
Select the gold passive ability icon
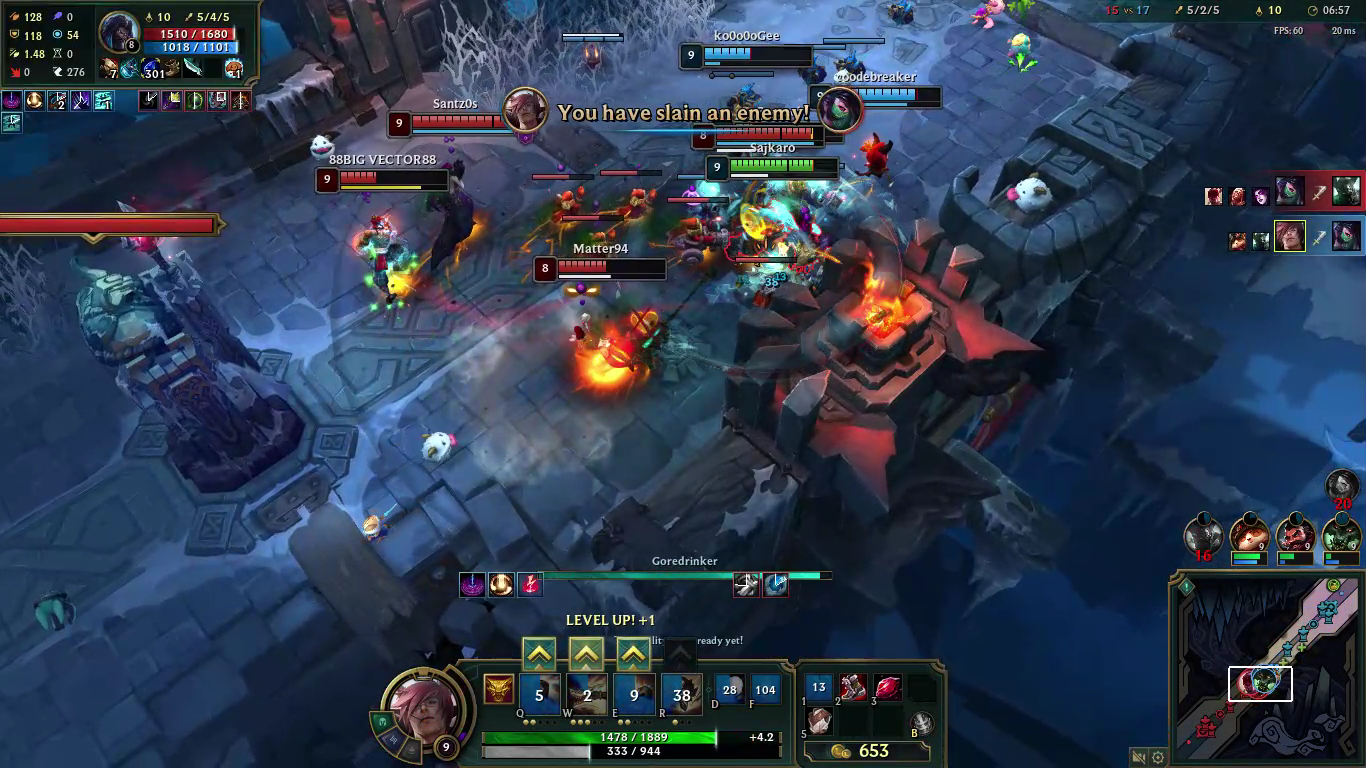pos(497,690)
